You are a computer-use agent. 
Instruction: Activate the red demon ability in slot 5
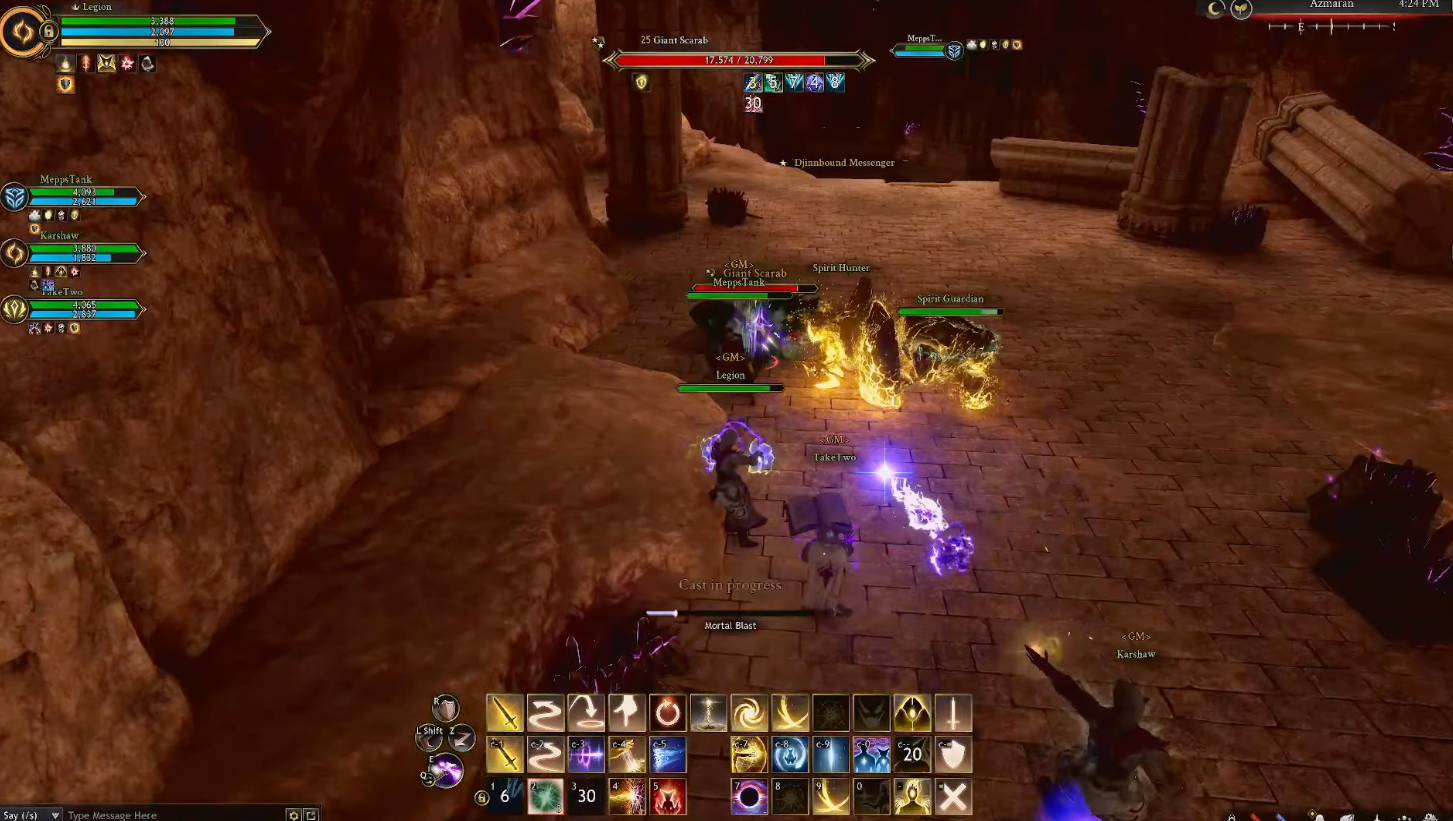pyautogui.click(x=668, y=797)
